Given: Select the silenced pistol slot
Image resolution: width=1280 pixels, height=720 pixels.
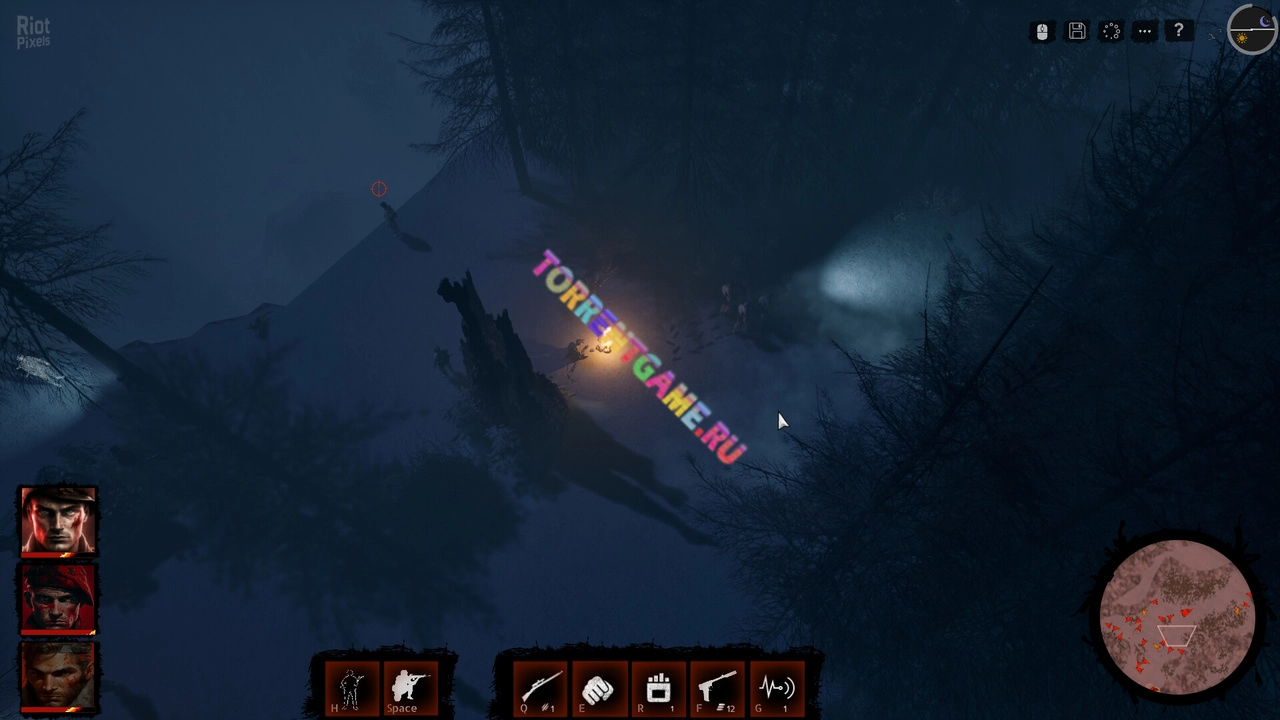Looking at the screenshot, I should click(717, 688).
